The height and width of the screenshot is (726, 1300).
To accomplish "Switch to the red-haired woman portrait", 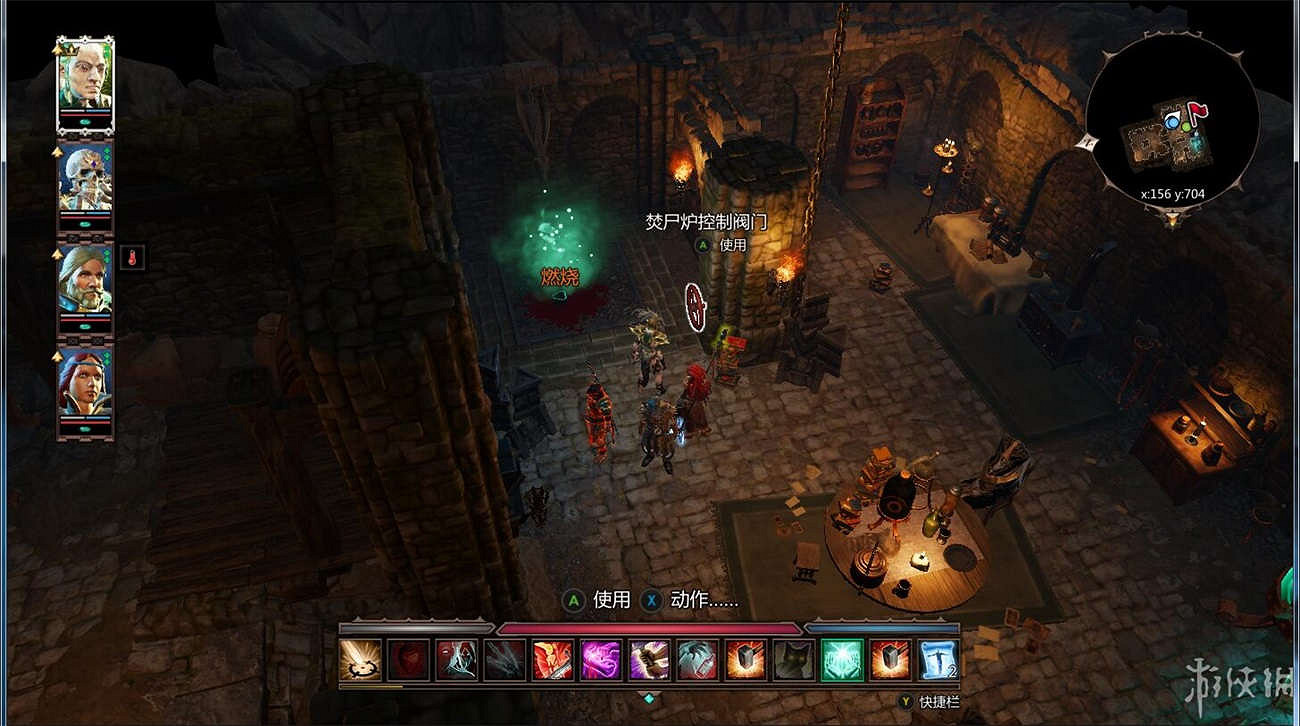I will 85,383.
